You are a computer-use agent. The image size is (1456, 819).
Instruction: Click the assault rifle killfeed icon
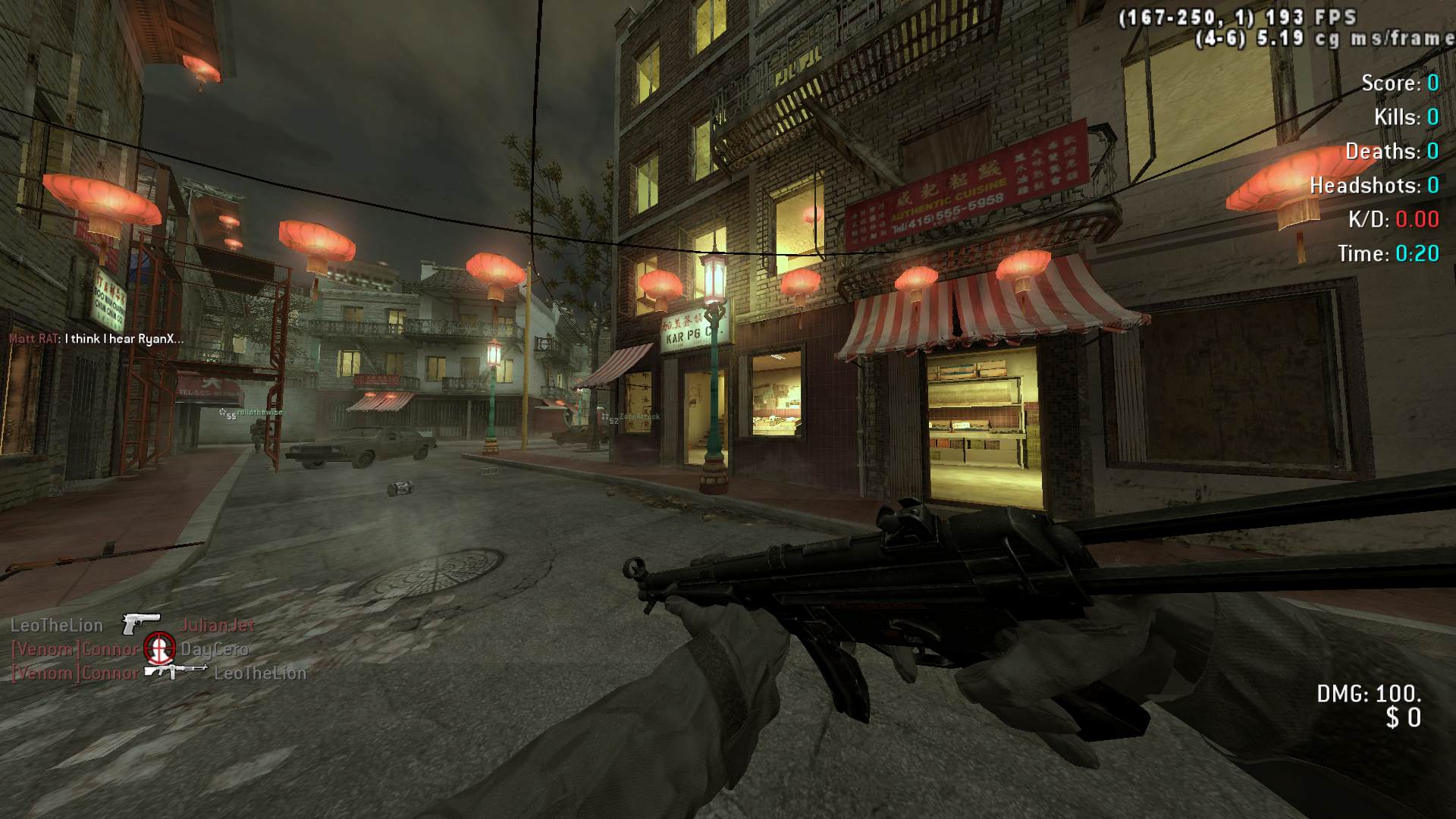tap(176, 671)
